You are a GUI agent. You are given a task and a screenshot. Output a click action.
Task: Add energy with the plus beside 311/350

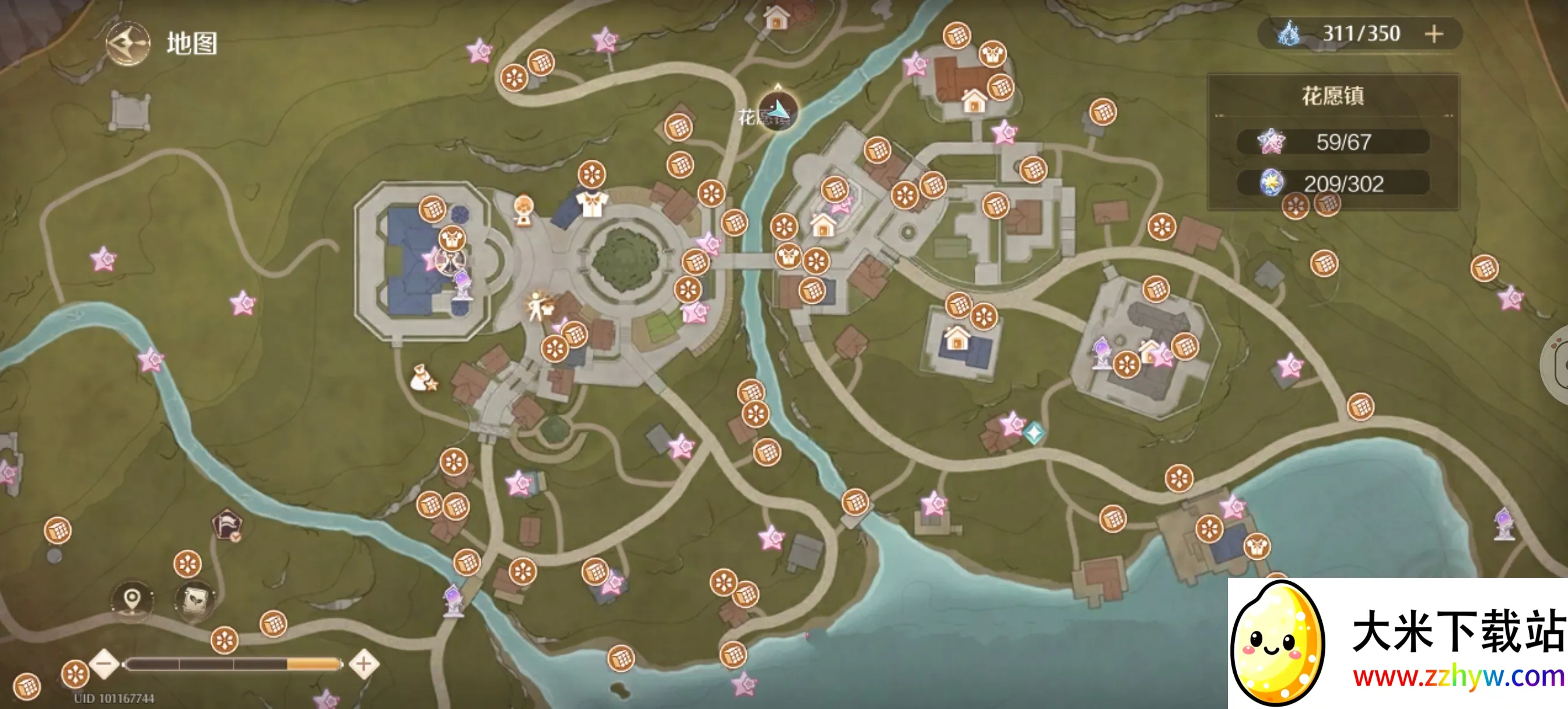point(1433,34)
